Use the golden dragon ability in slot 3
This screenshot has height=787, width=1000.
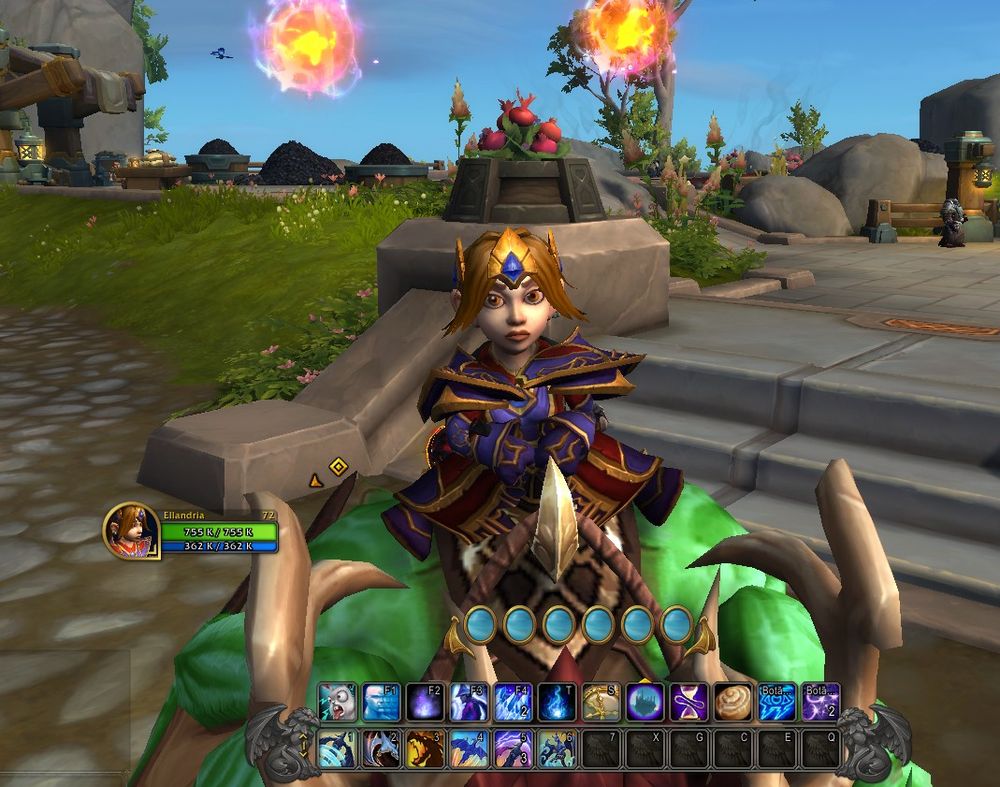click(426, 748)
